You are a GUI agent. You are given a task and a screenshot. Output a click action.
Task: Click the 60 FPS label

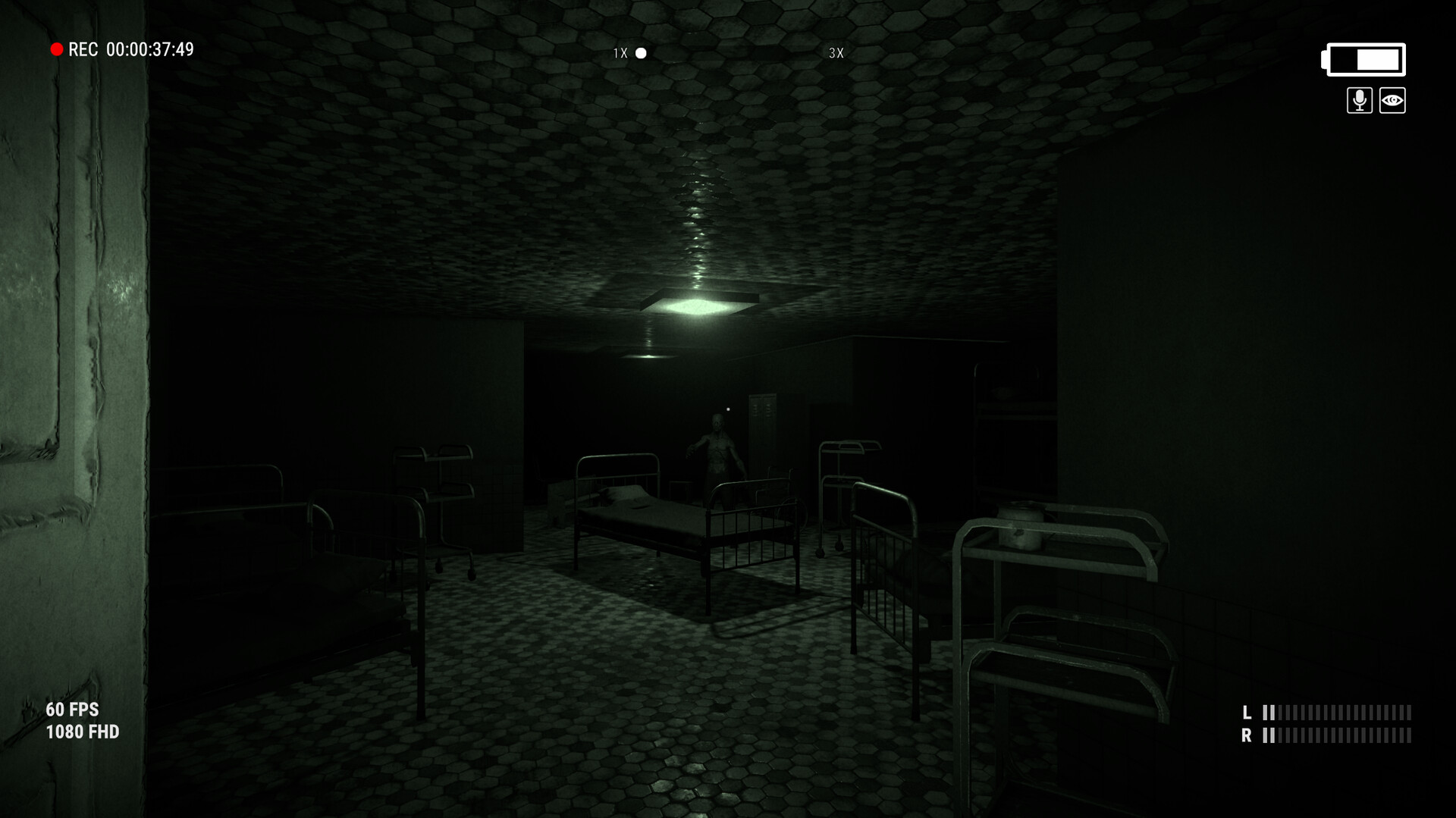pos(72,710)
